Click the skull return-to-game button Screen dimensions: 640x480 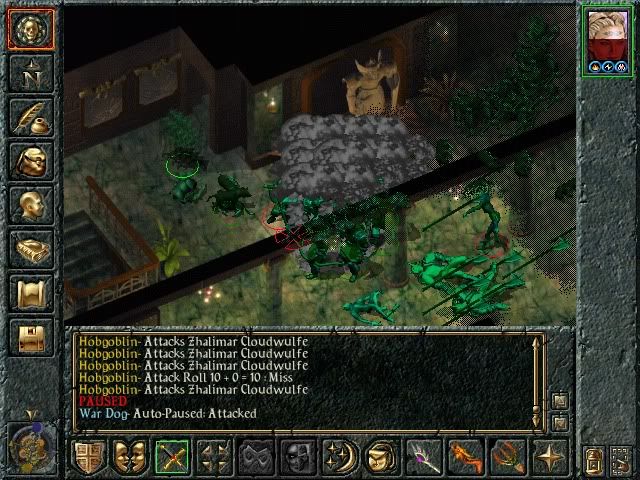click(31, 29)
